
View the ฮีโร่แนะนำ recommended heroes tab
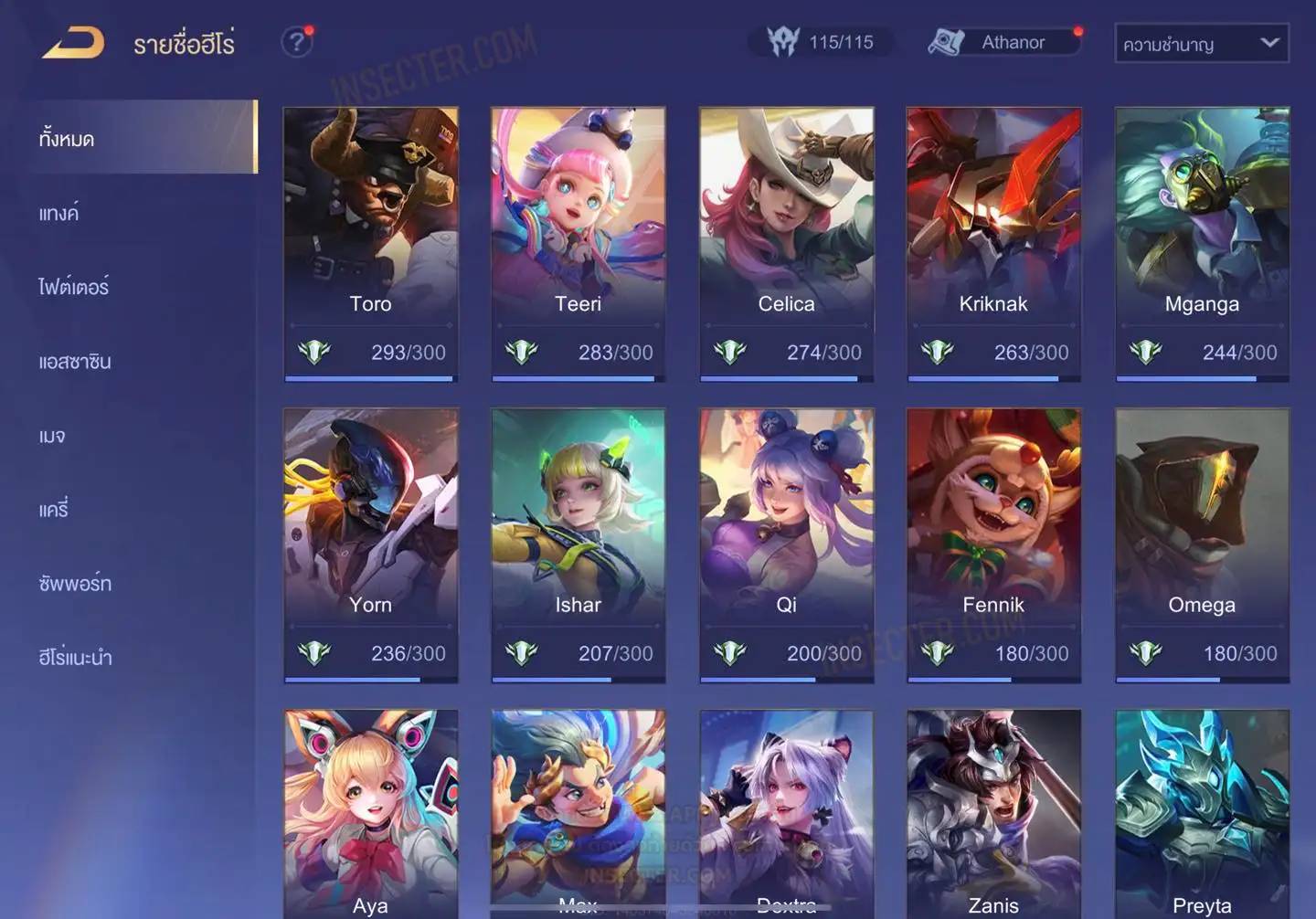(76, 658)
